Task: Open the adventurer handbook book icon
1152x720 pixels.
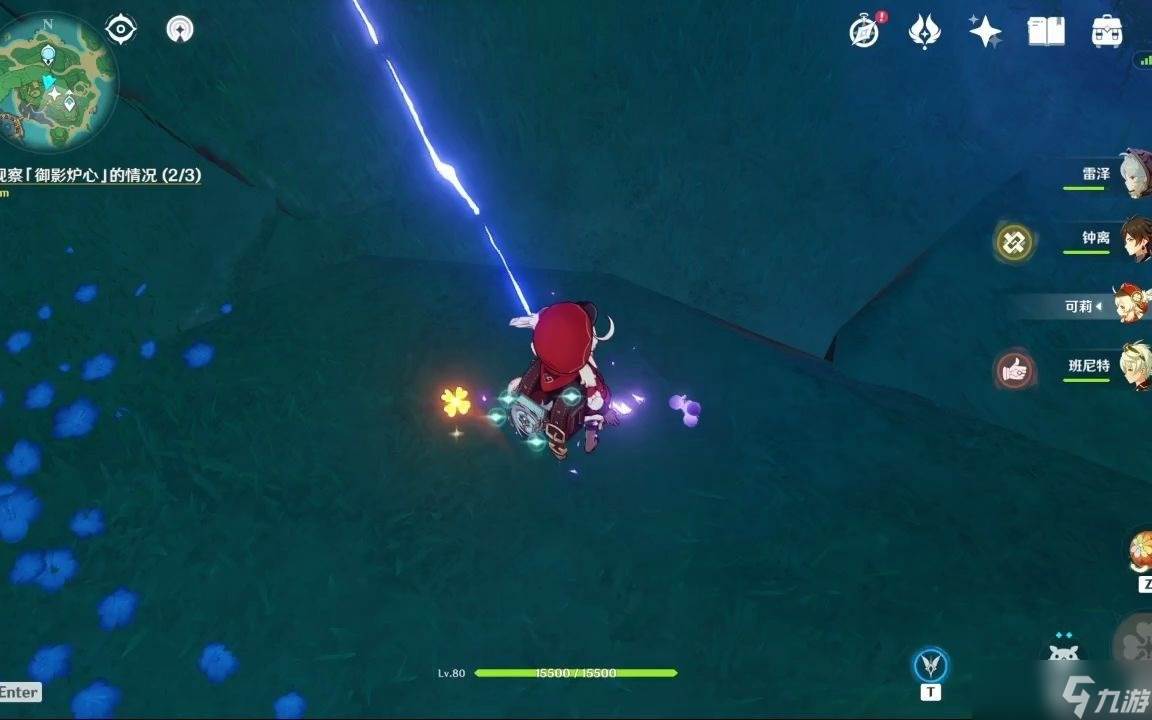Action: tap(1046, 32)
